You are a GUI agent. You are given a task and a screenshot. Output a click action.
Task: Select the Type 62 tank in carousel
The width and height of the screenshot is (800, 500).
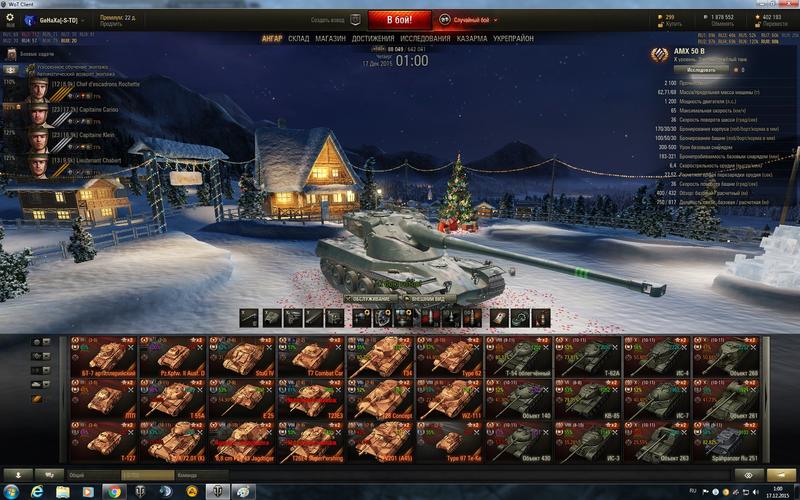tap(450, 356)
